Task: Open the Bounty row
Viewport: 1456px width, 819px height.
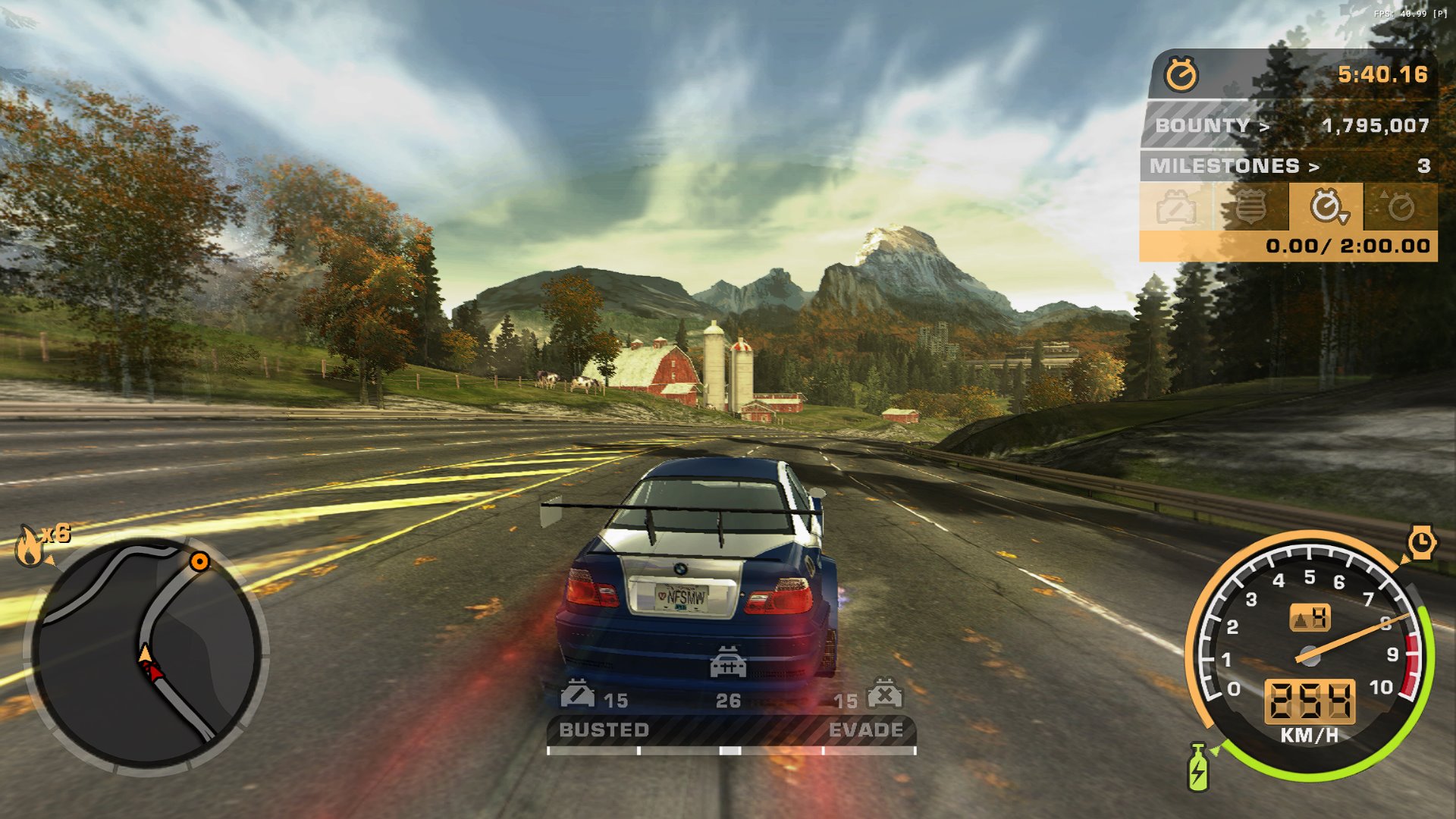Action: 1289,125
